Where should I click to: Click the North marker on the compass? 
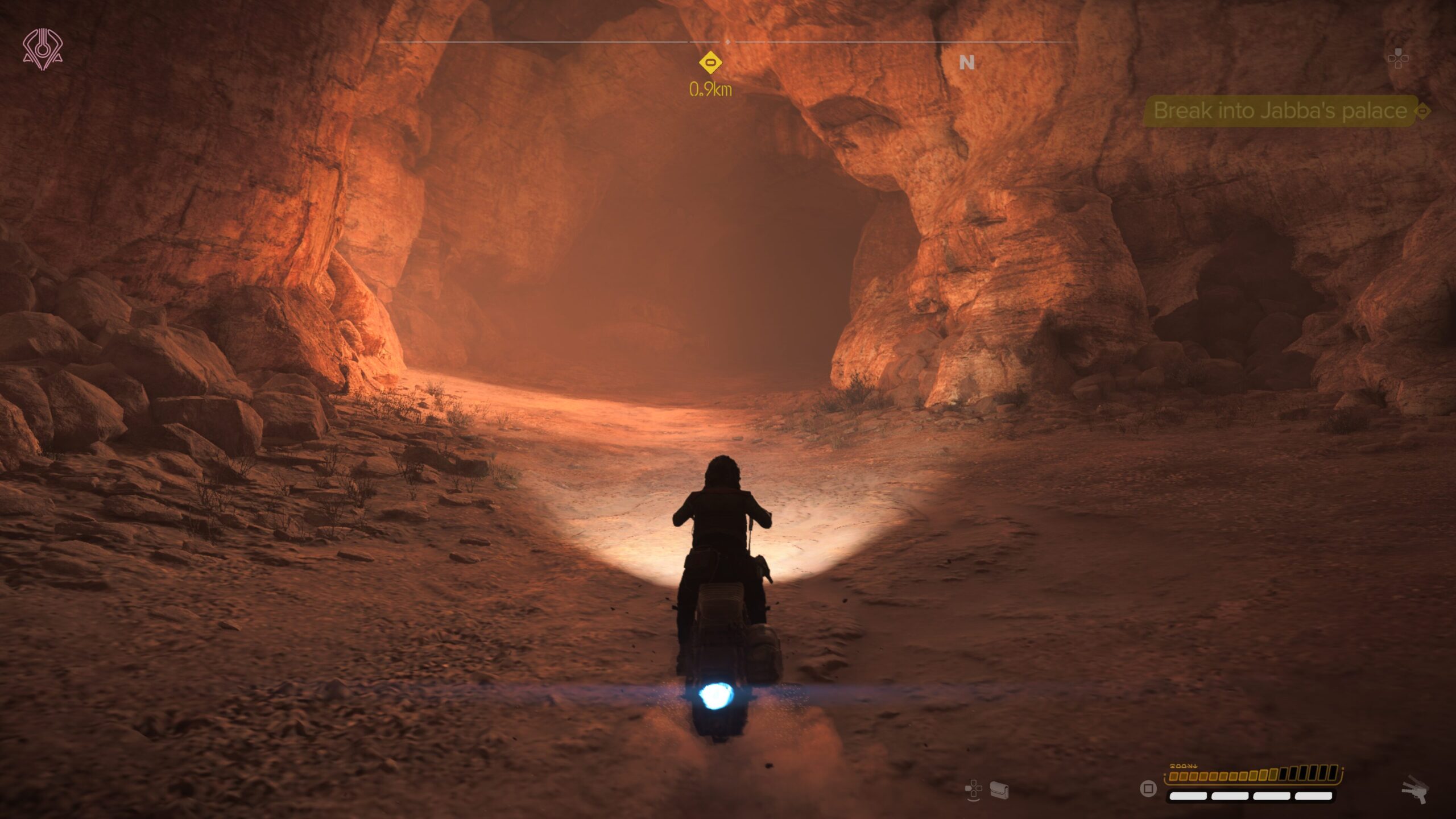[x=966, y=63]
